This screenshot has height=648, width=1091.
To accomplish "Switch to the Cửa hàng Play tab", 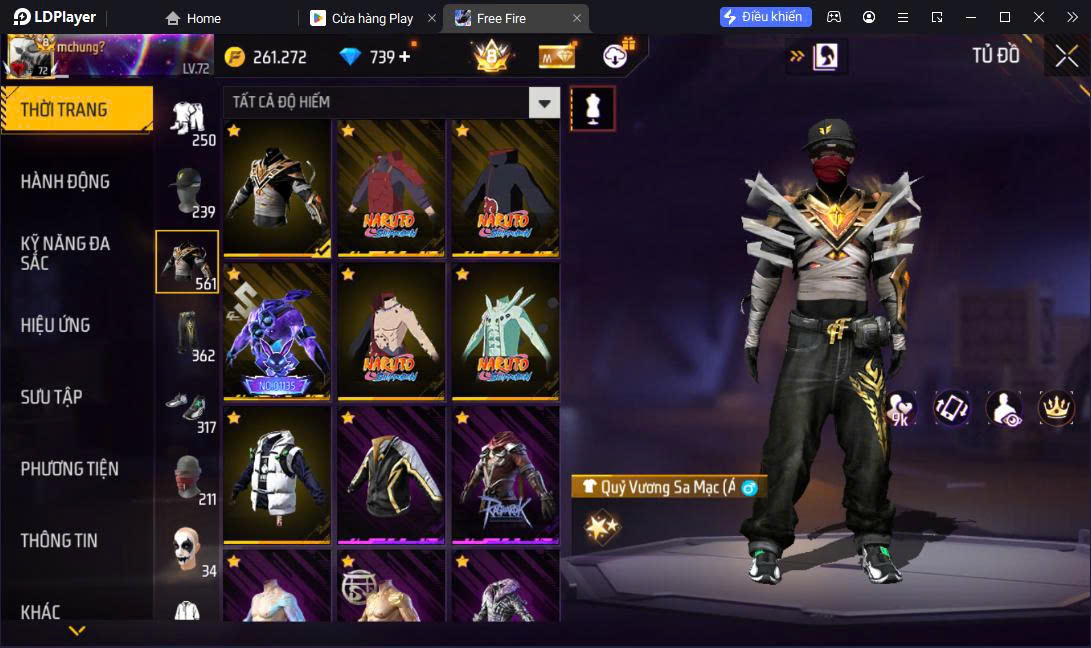I will click(x=372, y=18).
